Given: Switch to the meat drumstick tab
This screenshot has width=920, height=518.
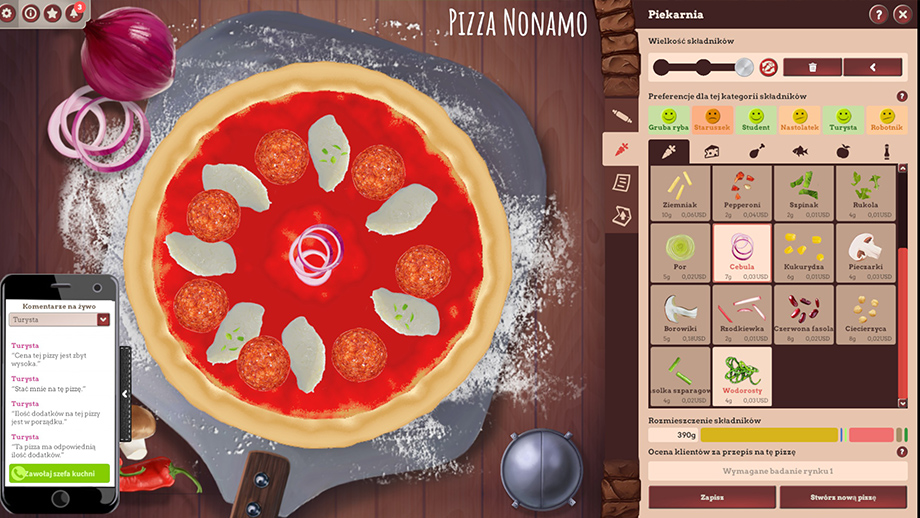Looking at the screenshot, I should point(756,152).
